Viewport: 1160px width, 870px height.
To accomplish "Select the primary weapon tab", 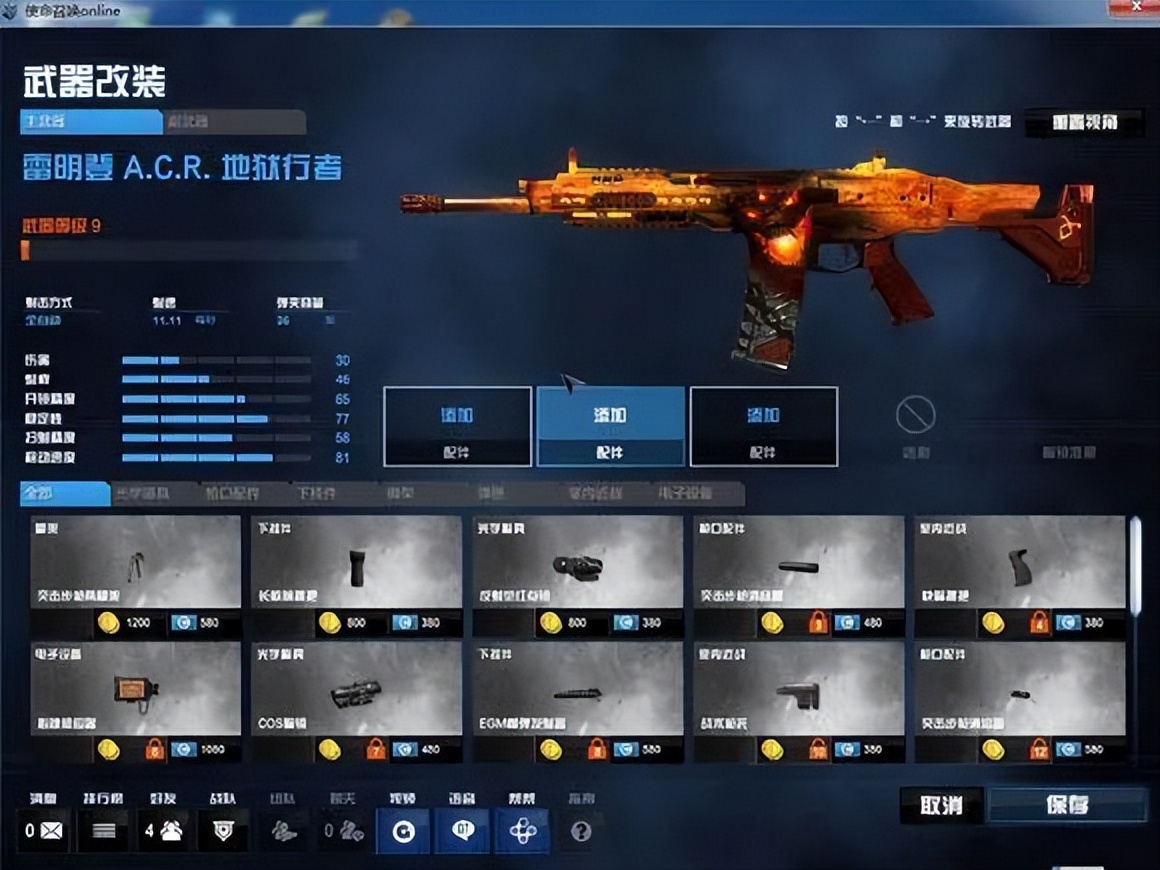I will (91, 122).
